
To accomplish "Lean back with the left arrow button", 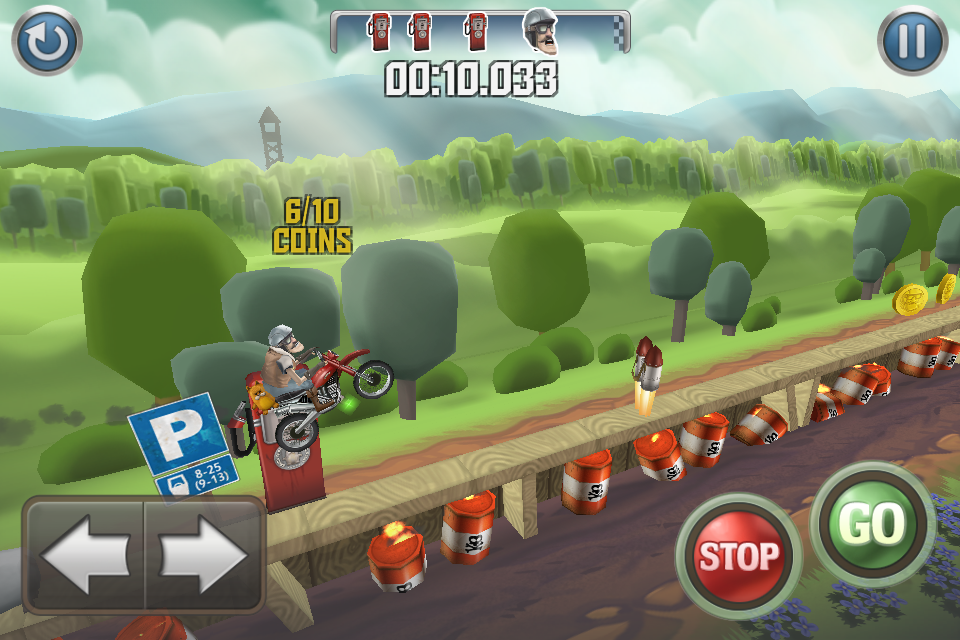I will [85, 555].
